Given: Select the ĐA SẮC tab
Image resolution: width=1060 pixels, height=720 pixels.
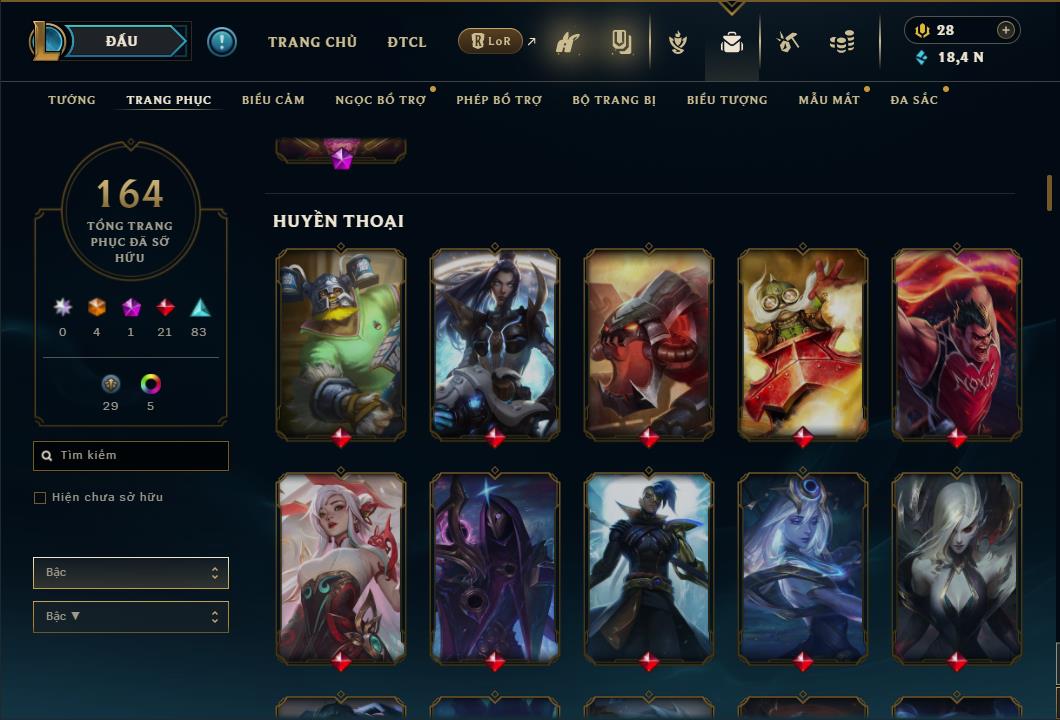Looking at the screenshot, I should 914,100.
